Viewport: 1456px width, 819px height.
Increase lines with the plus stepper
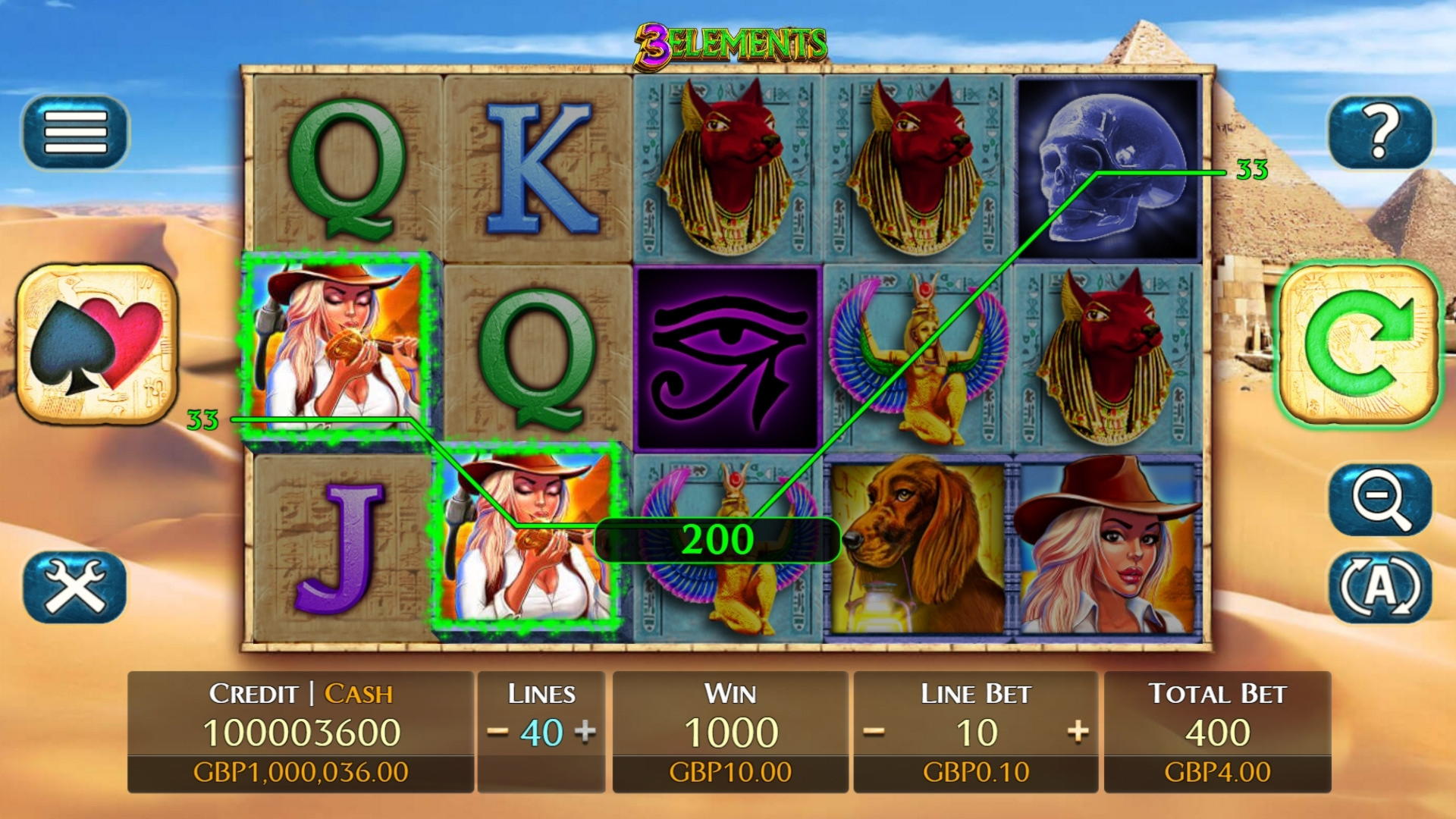585,732
